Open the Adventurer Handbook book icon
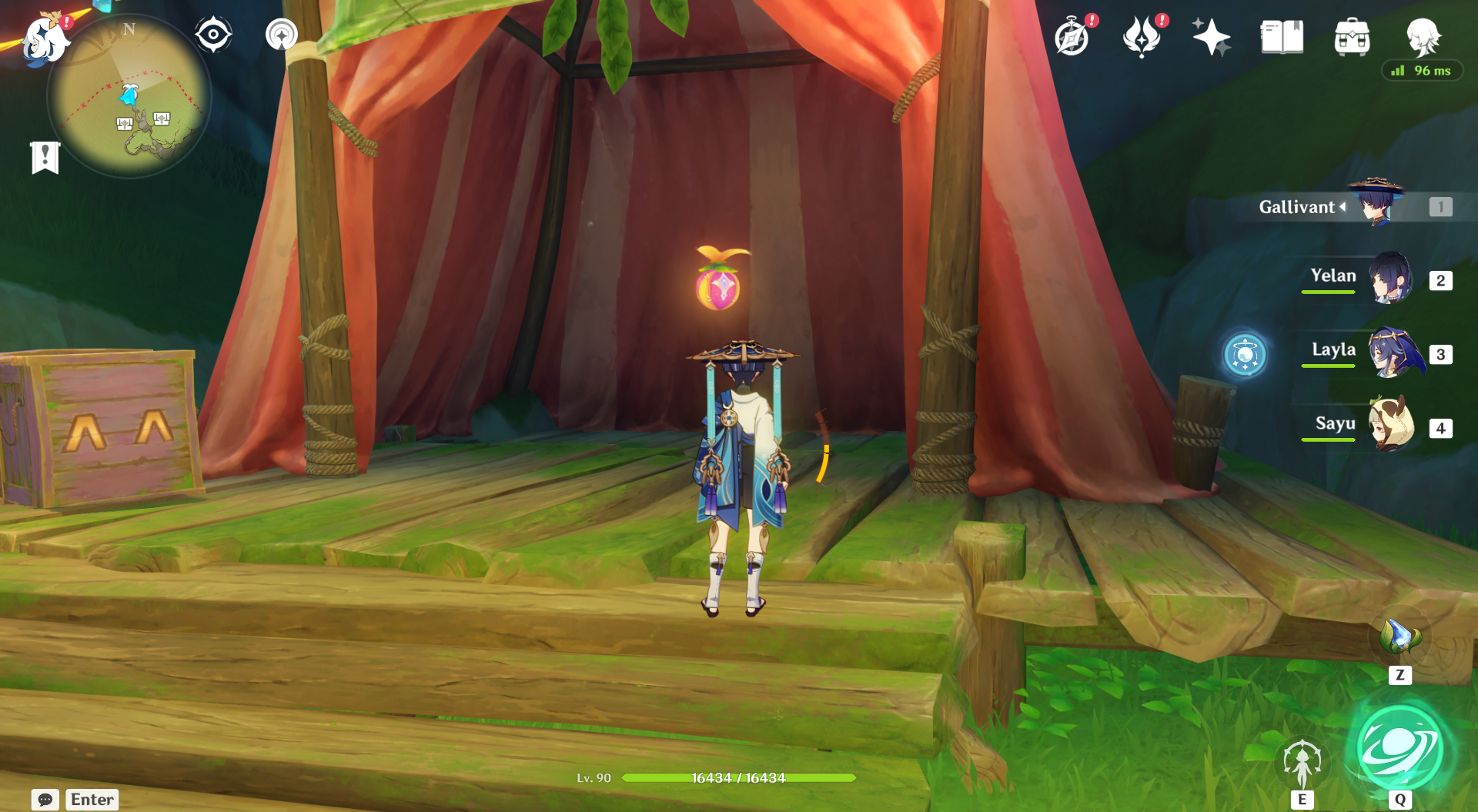This screenshot has width=1478, height=812. [x=1282, y=37]
